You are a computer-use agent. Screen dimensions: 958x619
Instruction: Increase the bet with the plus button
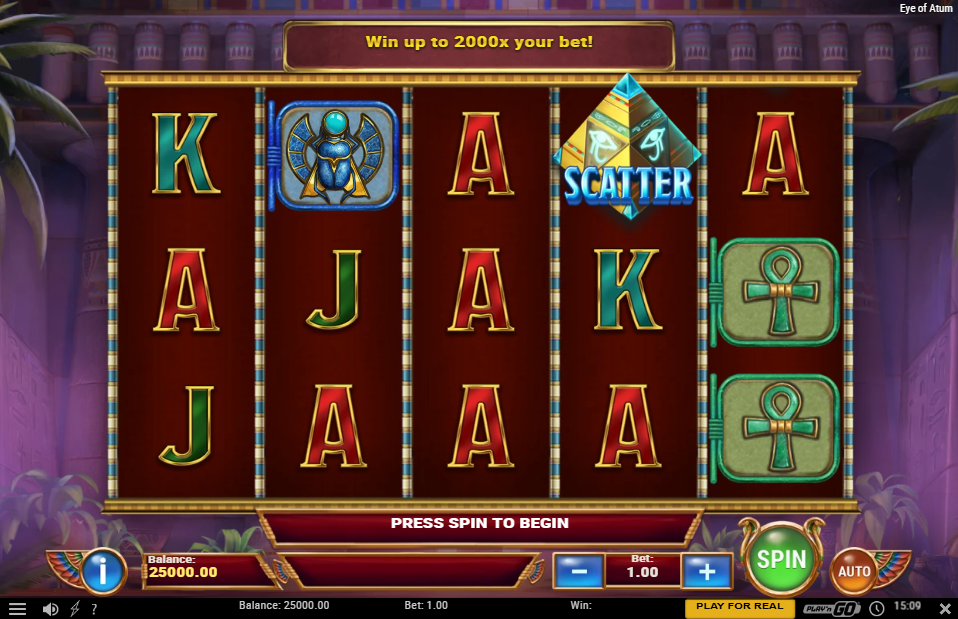tap(707, 571)
